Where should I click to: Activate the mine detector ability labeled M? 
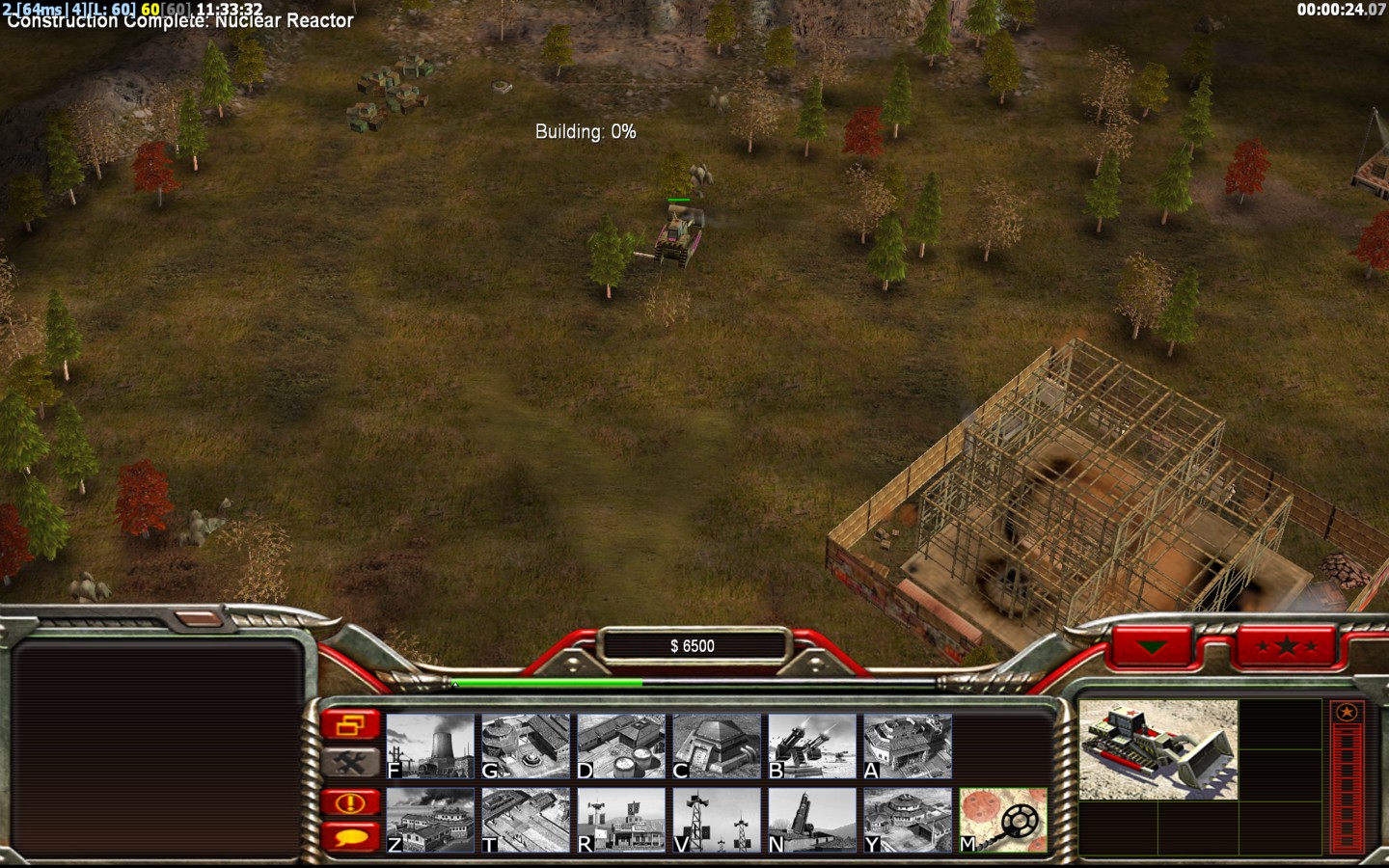tap(1003, 820)
